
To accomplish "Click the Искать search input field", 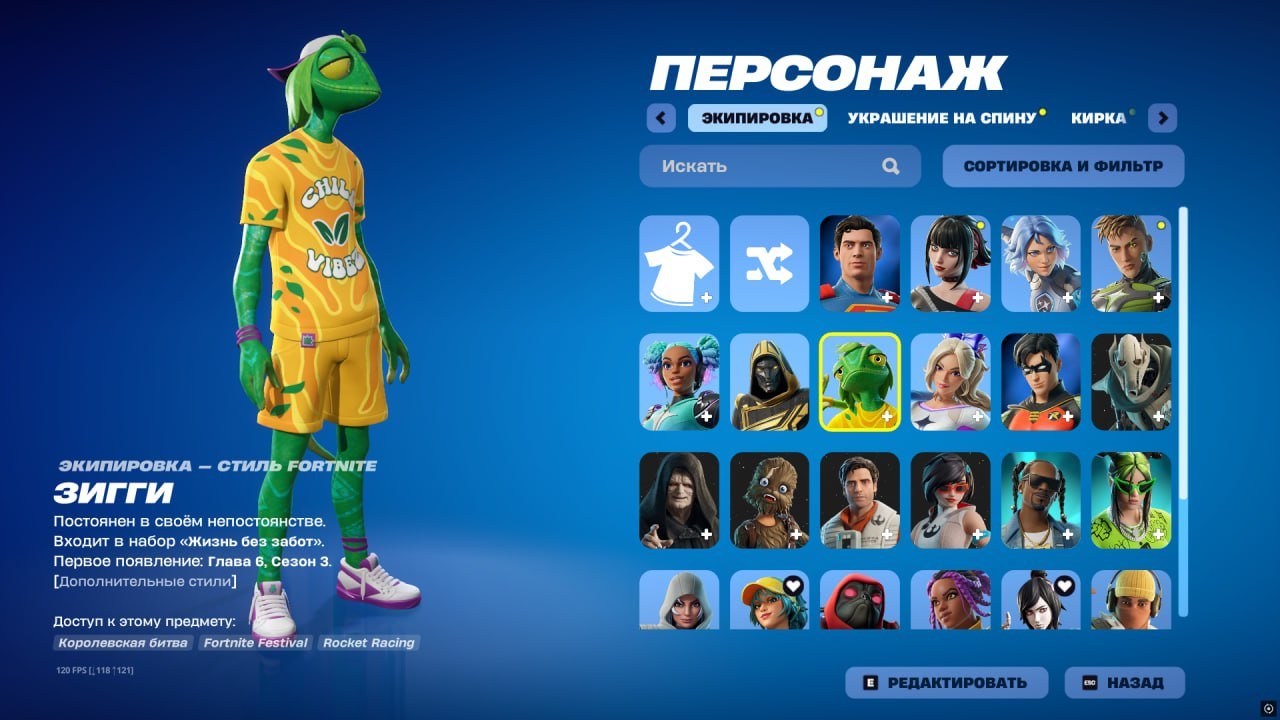I will click(760, 166).
